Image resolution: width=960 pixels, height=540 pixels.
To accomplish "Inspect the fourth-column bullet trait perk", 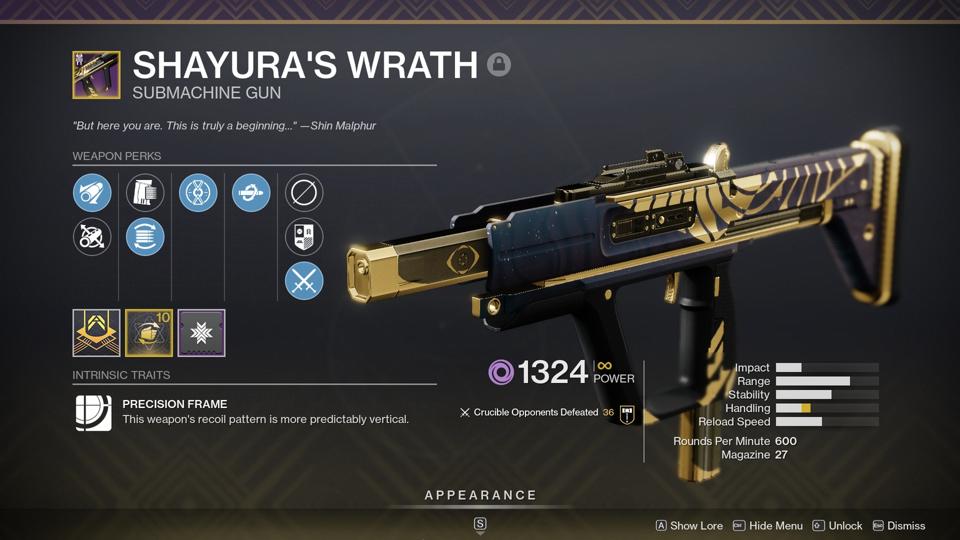I will pyautogui.click(x=251, y=192).
